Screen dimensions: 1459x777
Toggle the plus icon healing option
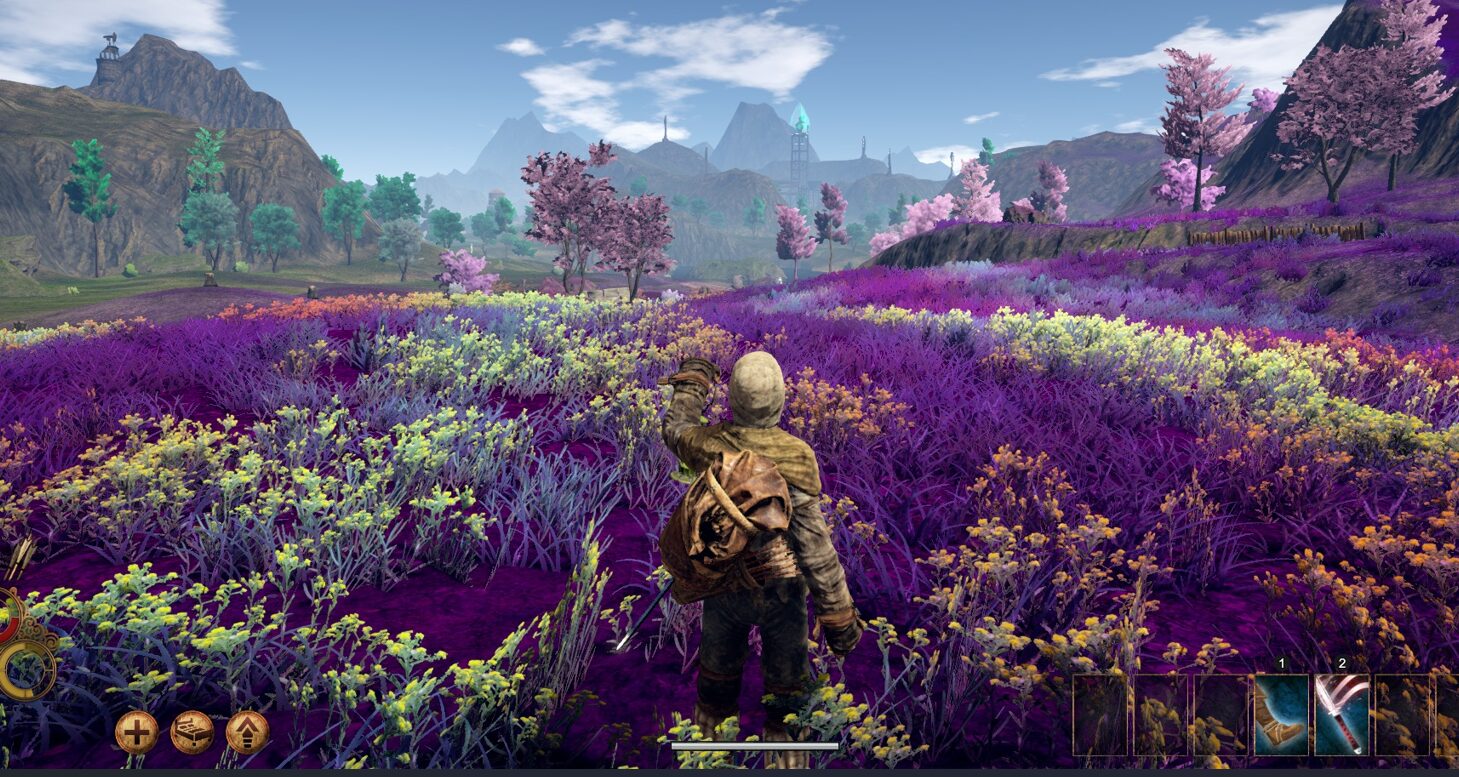(x=137, y=731)
